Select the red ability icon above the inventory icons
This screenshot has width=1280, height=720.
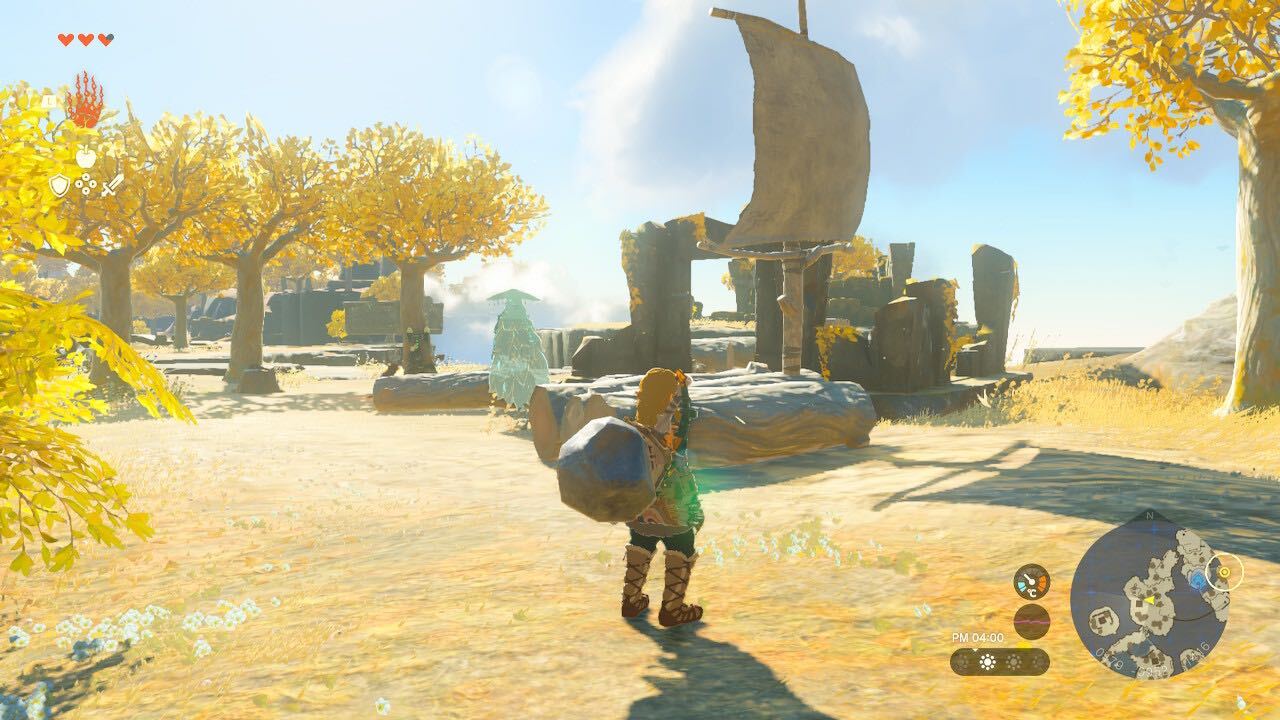86,101
